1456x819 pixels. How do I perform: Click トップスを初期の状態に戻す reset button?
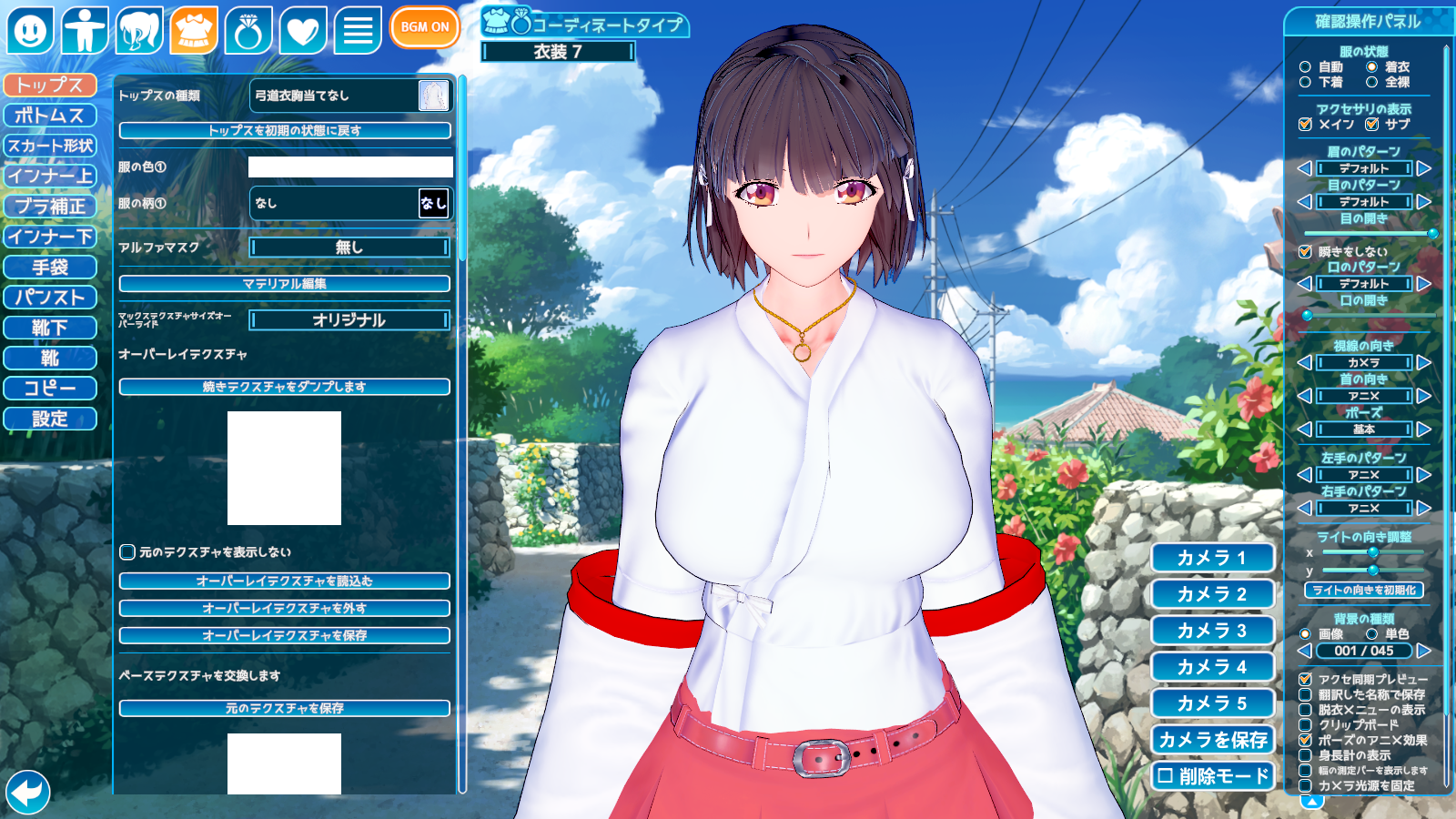pos(284,131)
